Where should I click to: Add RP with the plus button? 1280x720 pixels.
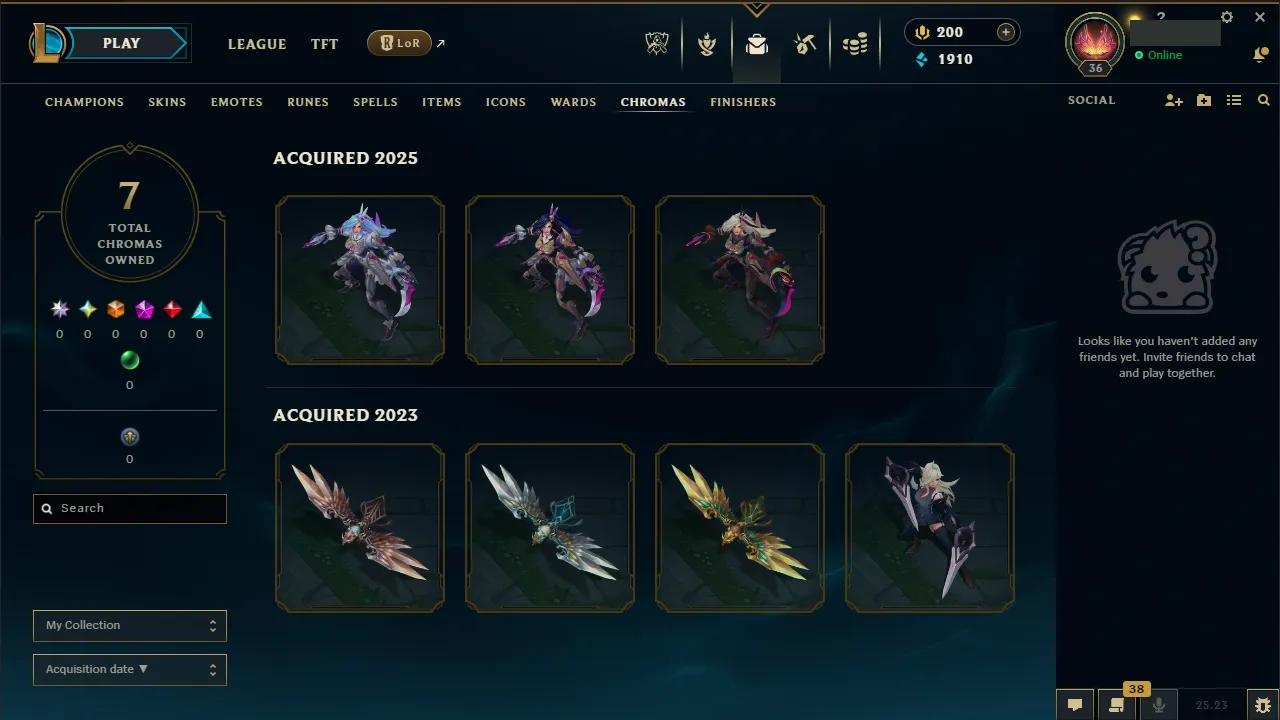[1003, 31]
